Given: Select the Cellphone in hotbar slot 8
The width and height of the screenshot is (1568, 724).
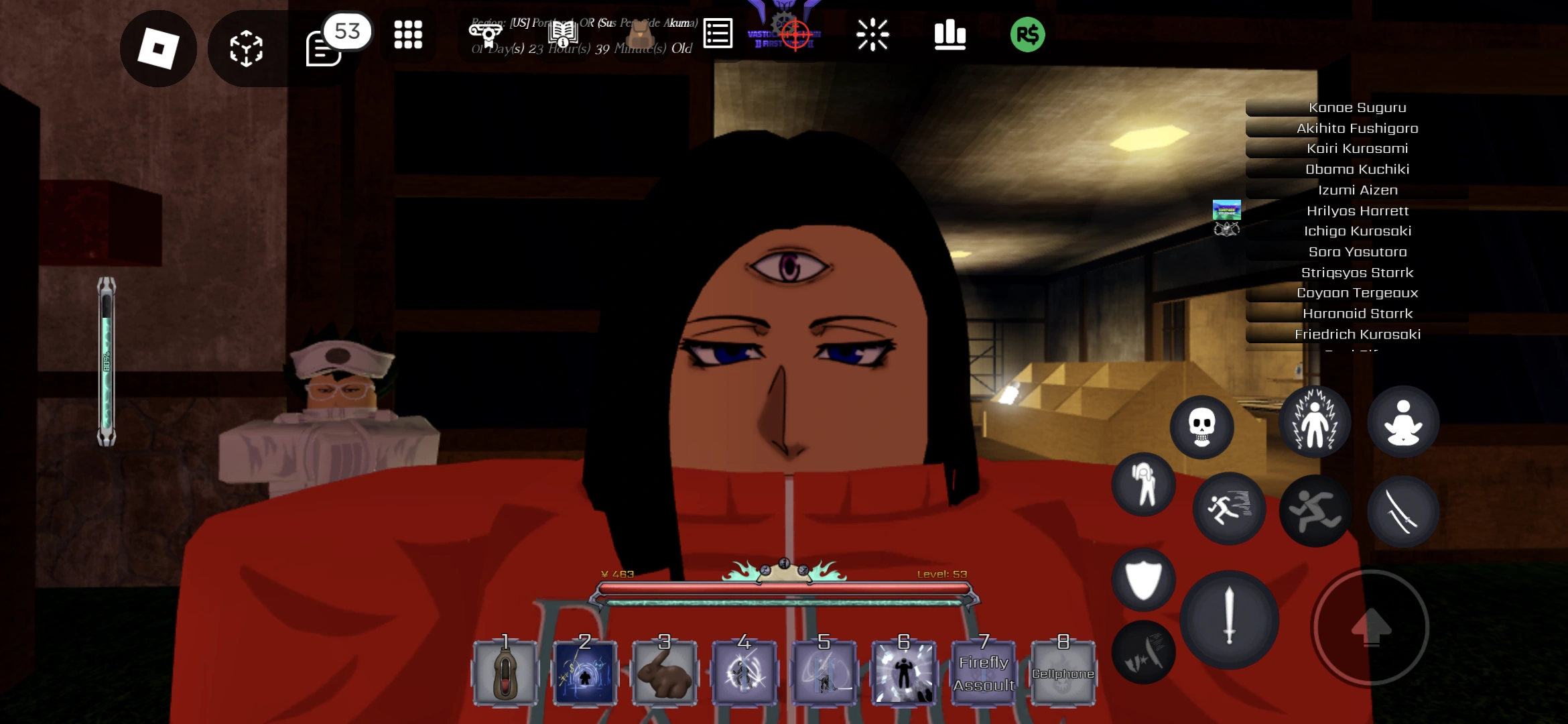Looking at the screenshot, I should click(1062, 670).
